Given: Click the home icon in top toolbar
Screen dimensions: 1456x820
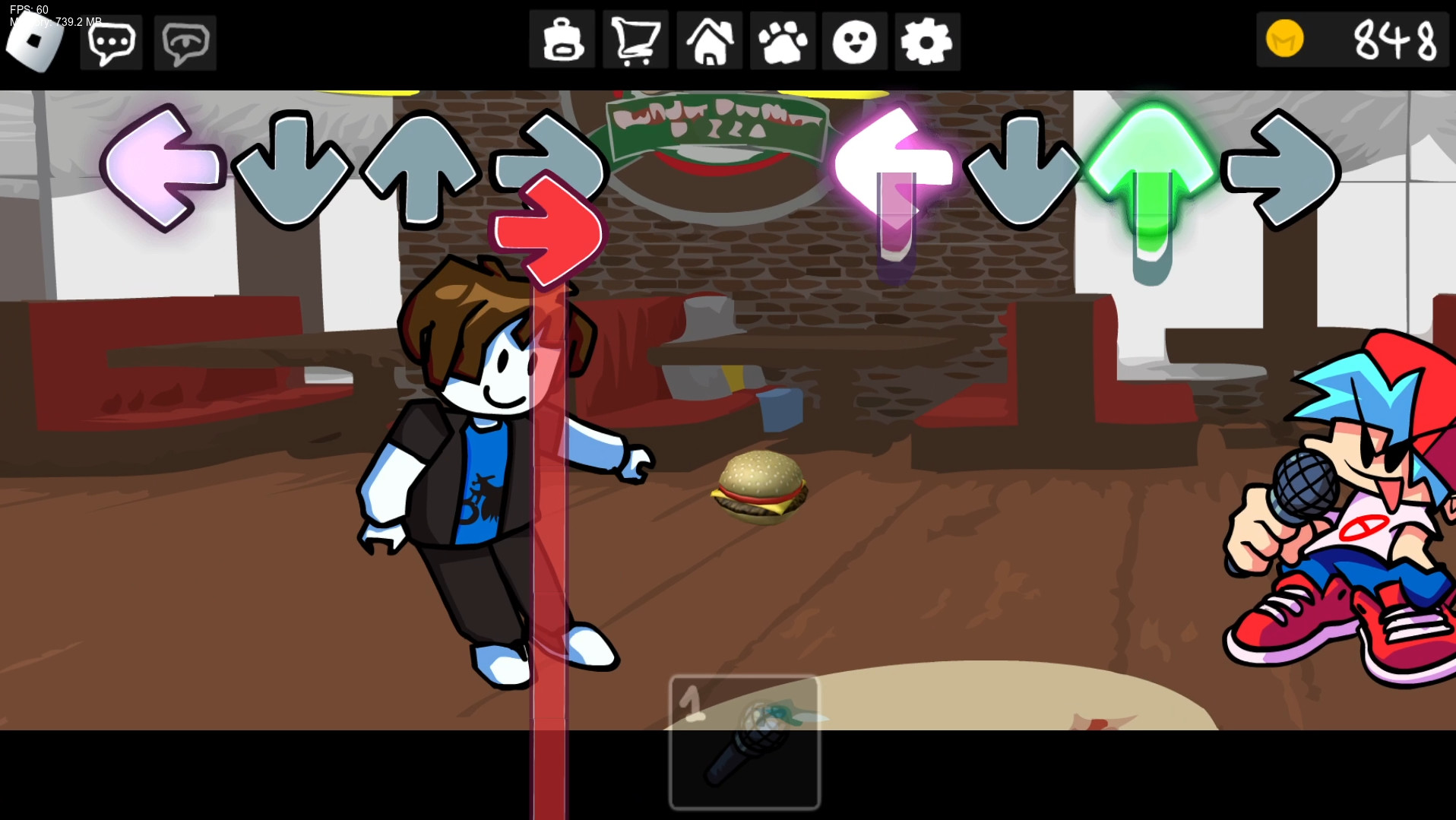Looking at the screenshot, I should pos(708,42).
